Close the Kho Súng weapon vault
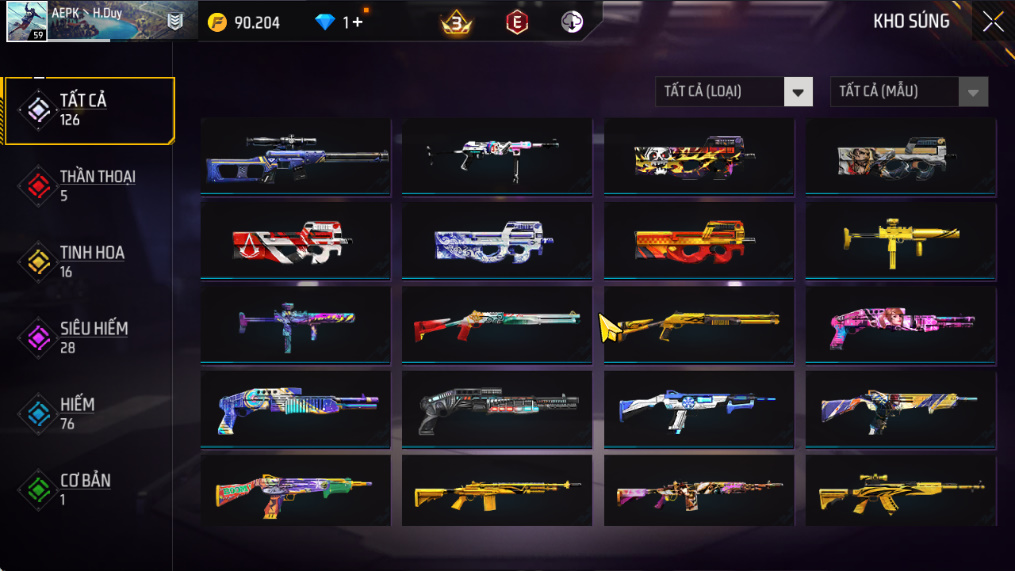The width and height of the screenshot is (1015, 571). [x=992, y=22]
